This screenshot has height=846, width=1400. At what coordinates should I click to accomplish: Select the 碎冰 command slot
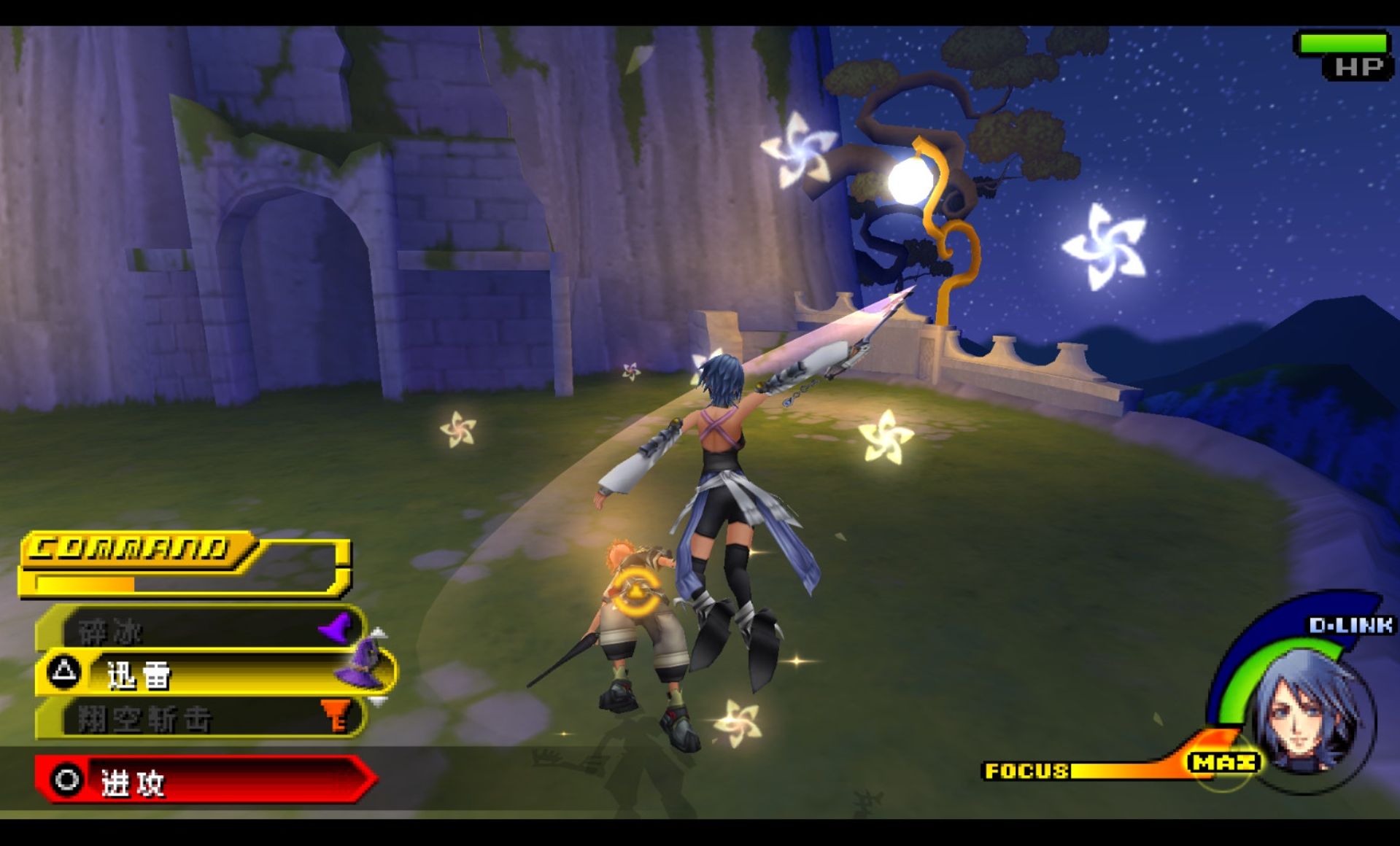coord(197,629)
